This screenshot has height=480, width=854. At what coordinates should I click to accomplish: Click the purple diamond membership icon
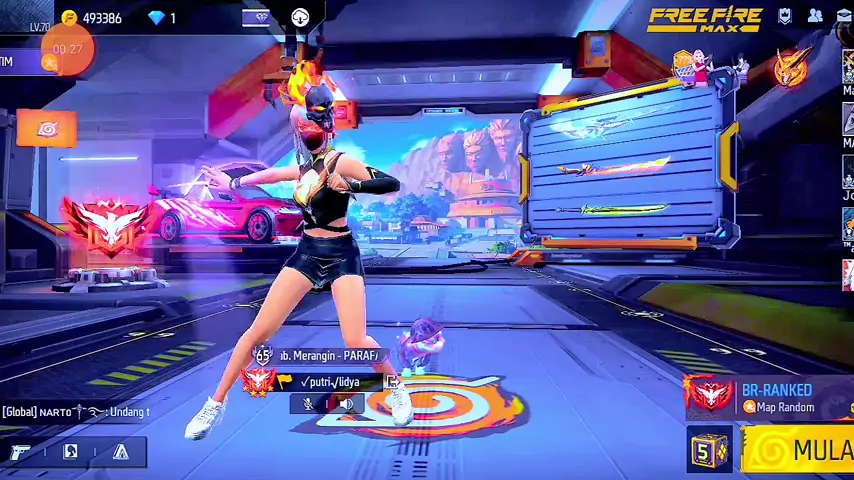point(256,17)
